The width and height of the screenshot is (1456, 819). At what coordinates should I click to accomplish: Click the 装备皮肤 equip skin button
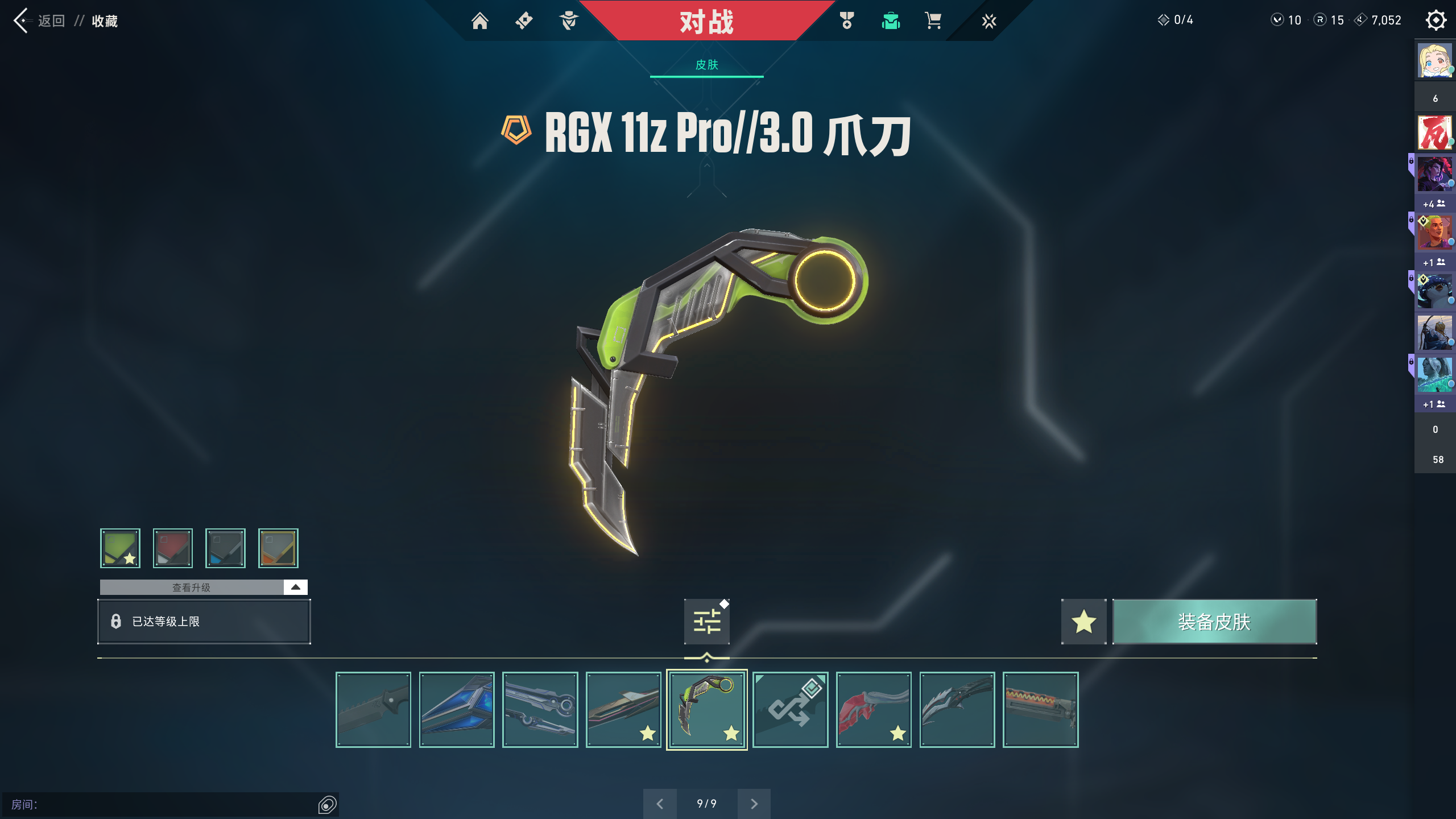[x=1214, y=622]
